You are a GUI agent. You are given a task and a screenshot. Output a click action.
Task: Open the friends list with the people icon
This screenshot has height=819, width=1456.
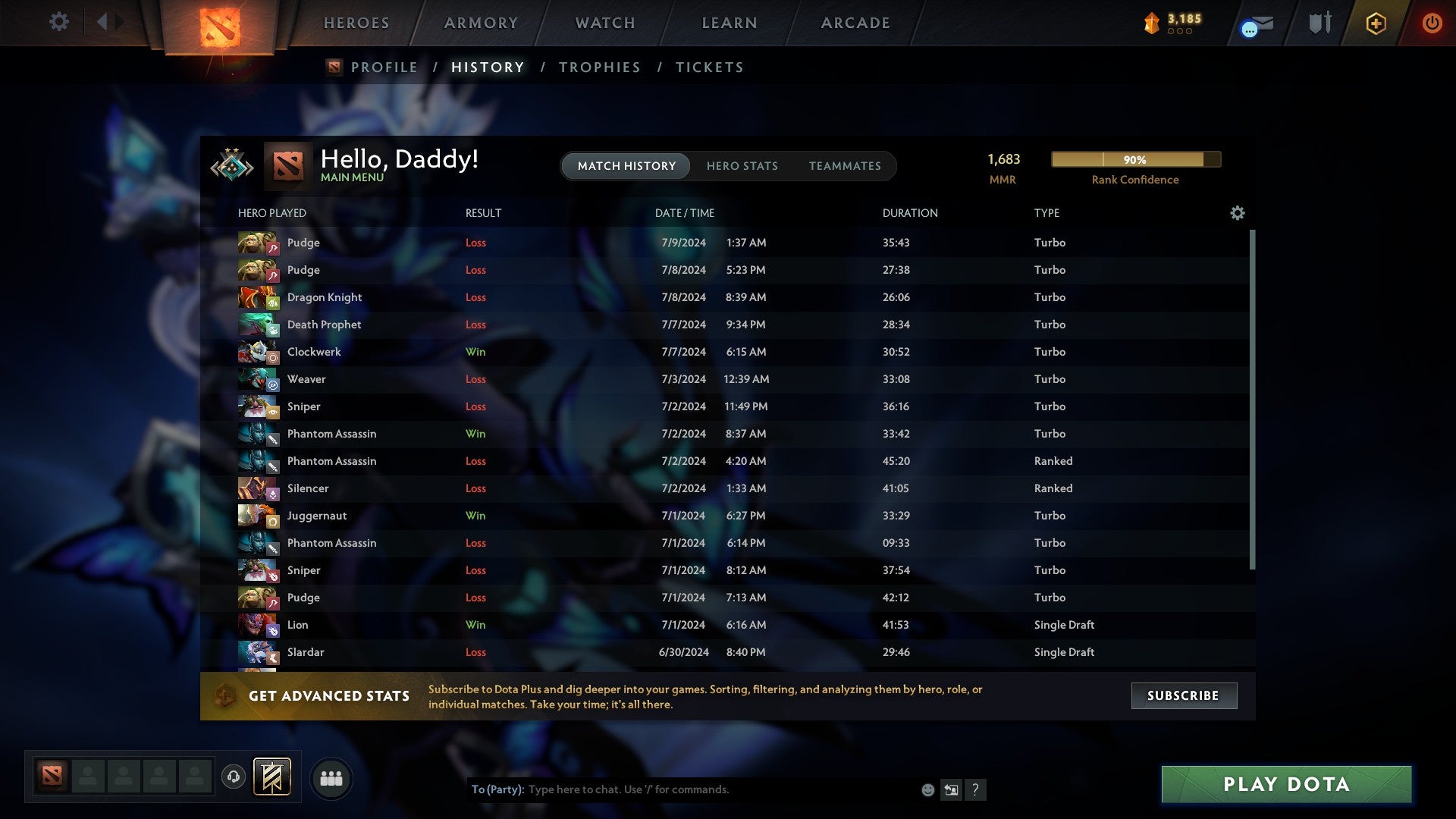331,777
